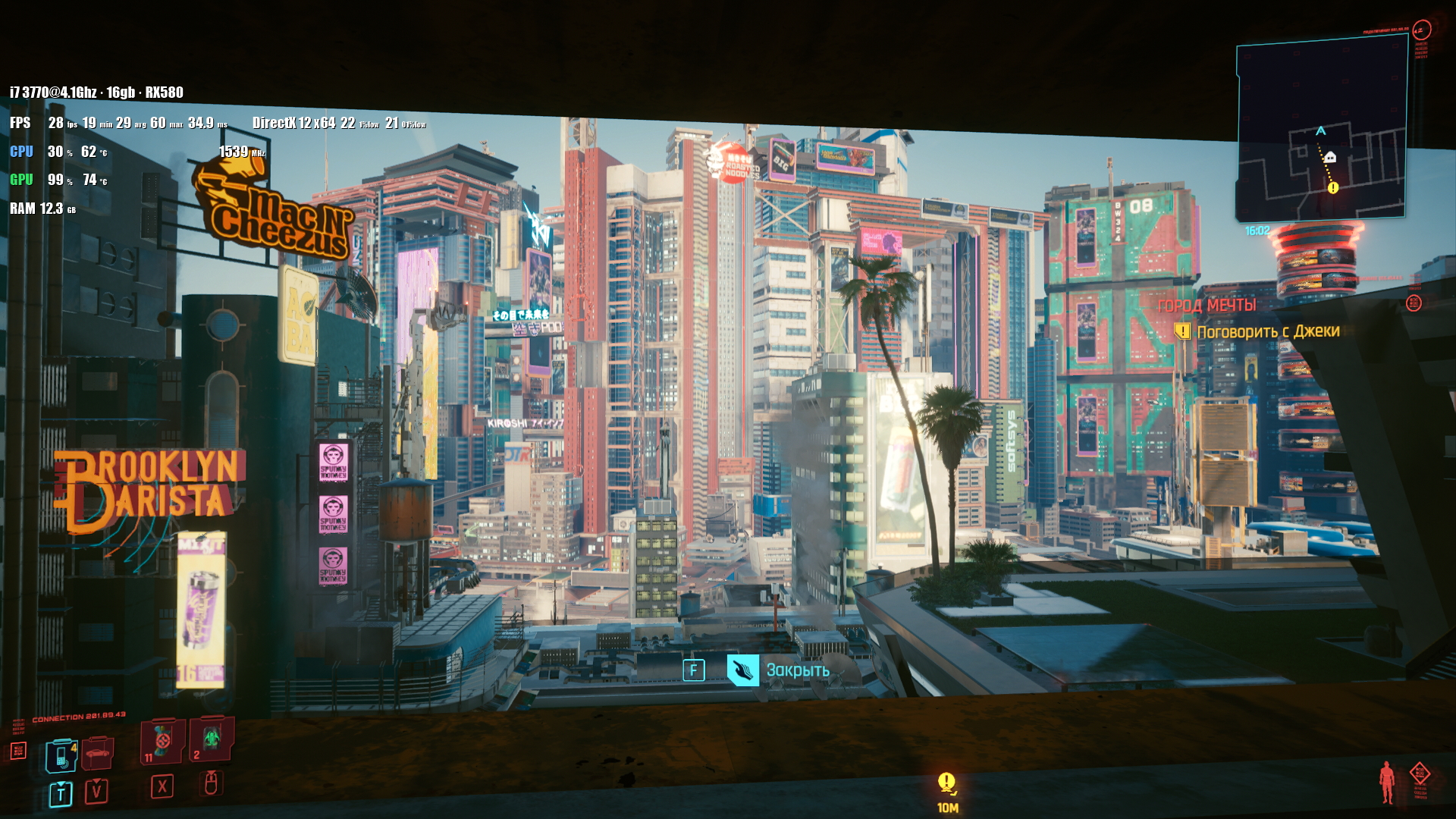This screenshot has height=819, width=1456.
Task: Choose the "Закрыть" interaction prompt
Action: coord(796,670)
